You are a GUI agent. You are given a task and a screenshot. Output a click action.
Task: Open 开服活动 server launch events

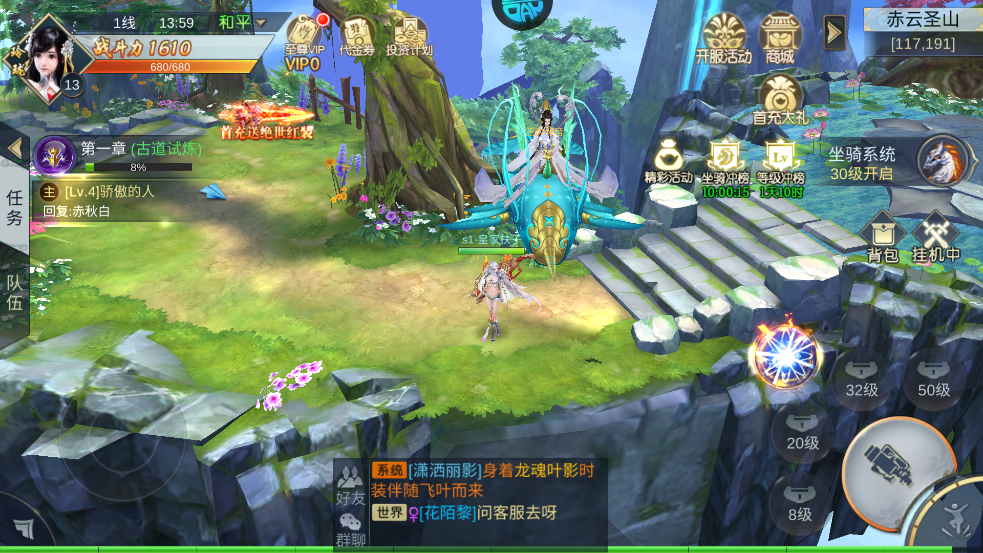pyautogui.click(x=724, y=37)
